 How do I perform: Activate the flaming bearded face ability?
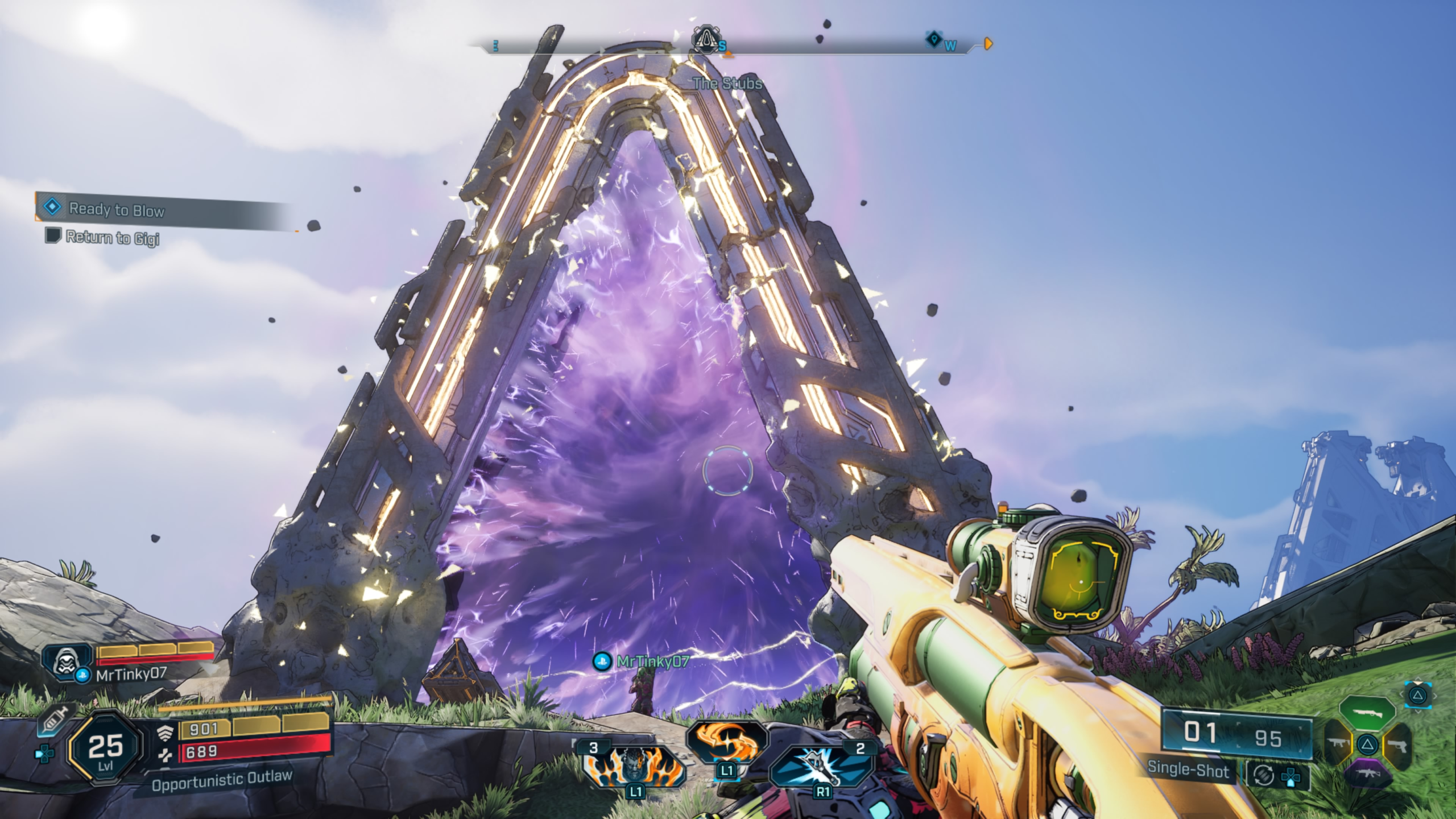pos(635,766)
